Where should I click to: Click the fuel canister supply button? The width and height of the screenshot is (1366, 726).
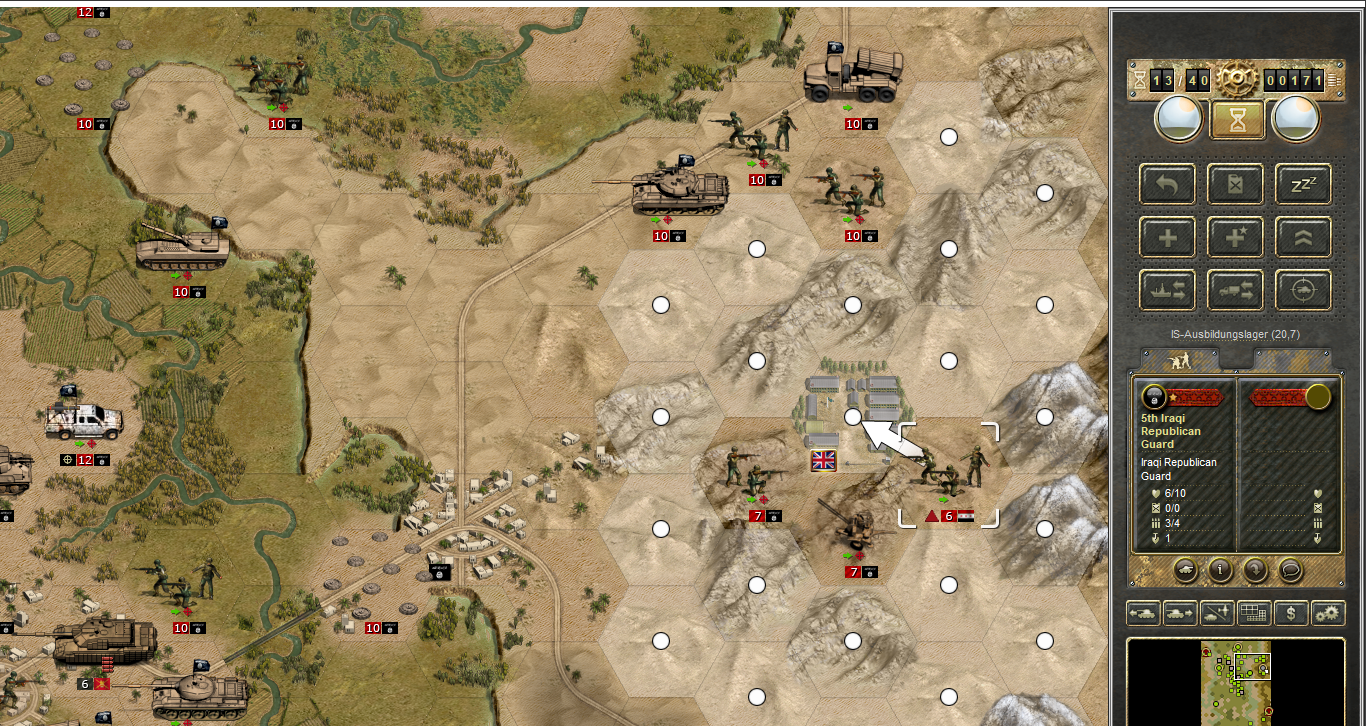point(1235,184)
